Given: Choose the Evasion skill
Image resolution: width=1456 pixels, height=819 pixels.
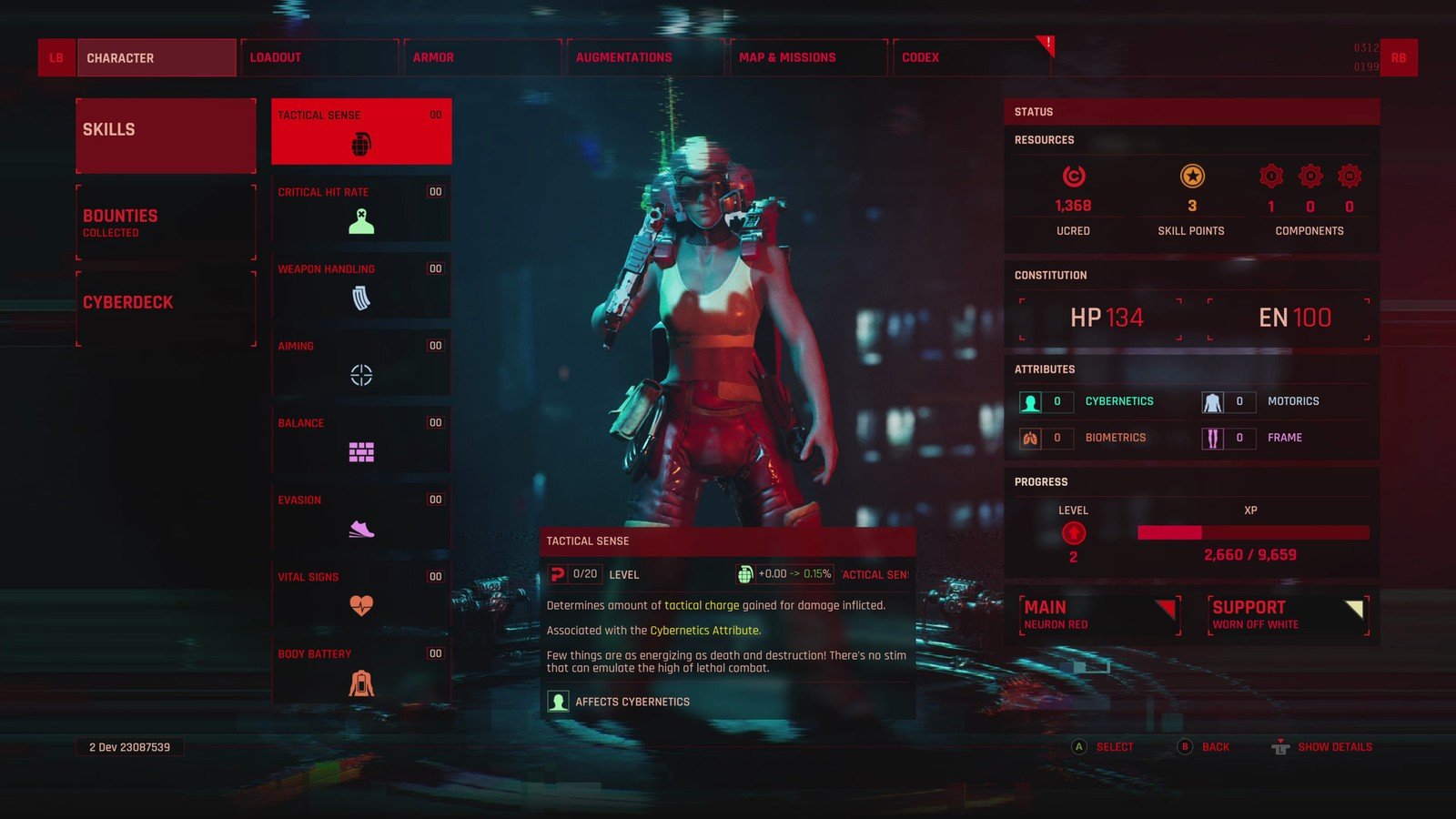Looking at the screenshot, I should 361,517.
